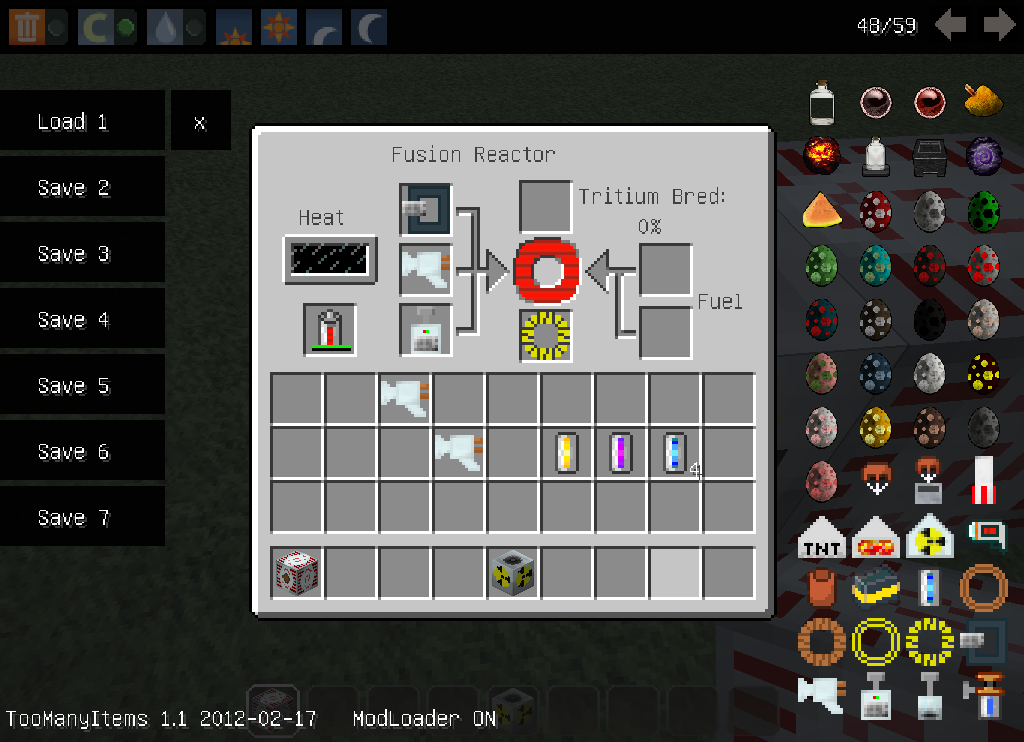Delete saved state with the x button
Screen dimensions: 1024x742
click(x=200, y=122)
